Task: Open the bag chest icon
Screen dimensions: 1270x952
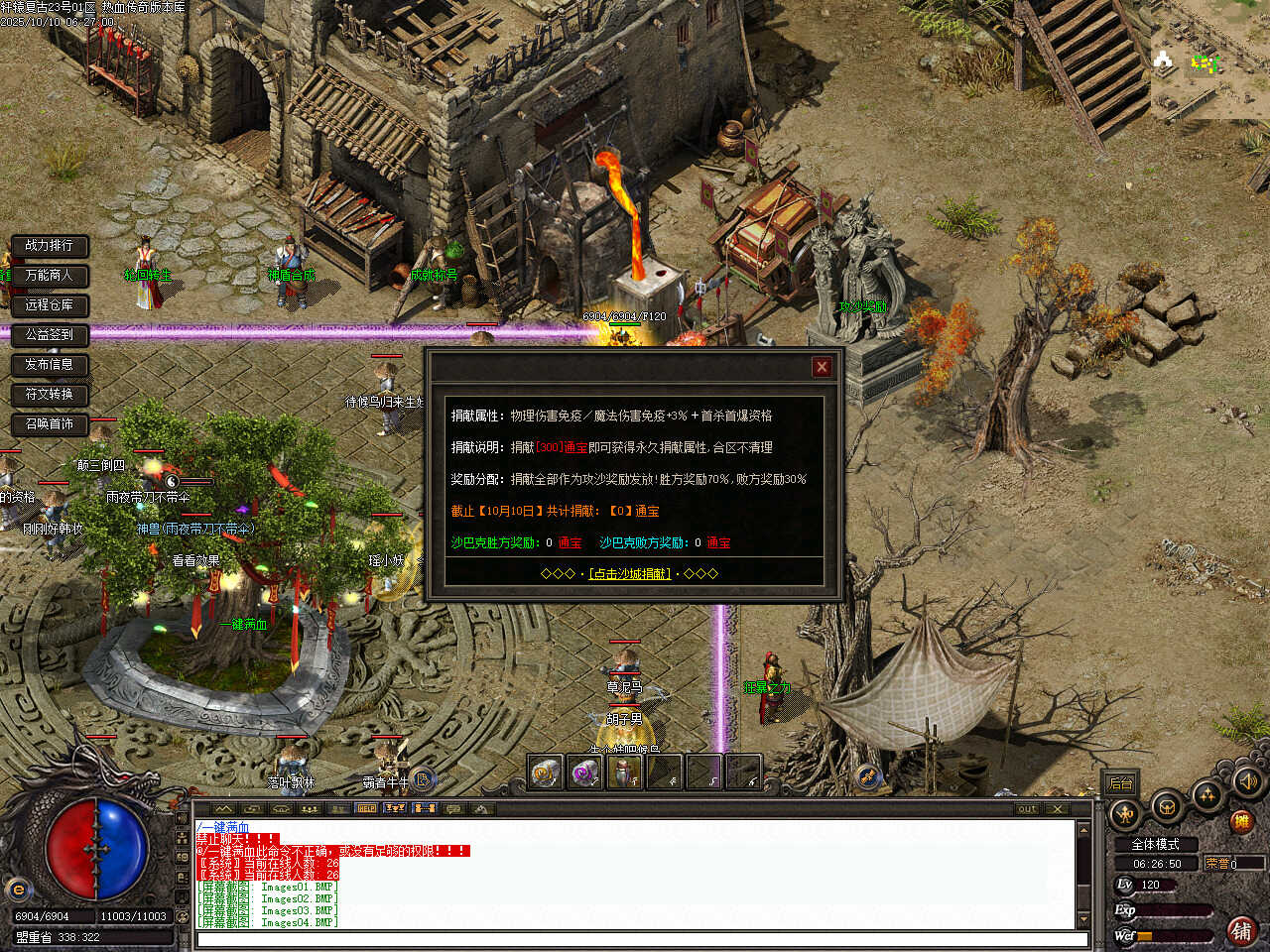Action: click(1167, 807)
